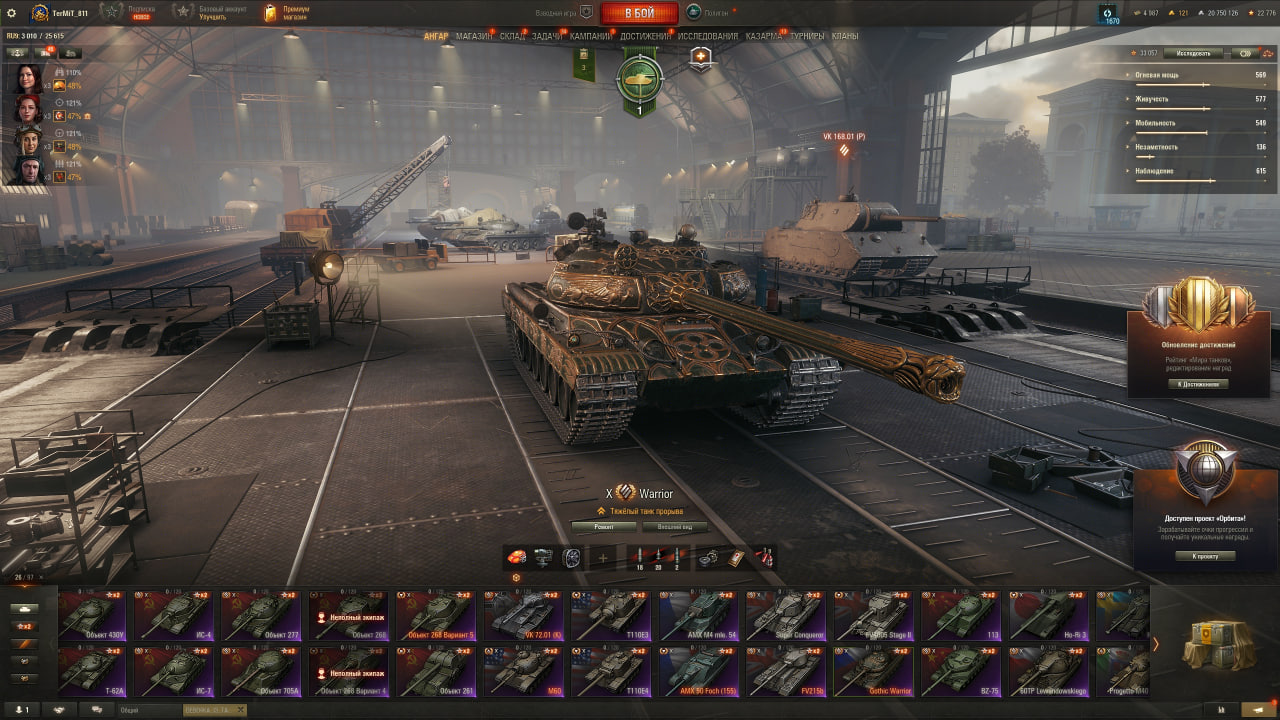
Task: Open the equipment slot with plus sign
Action: point(605,556)
